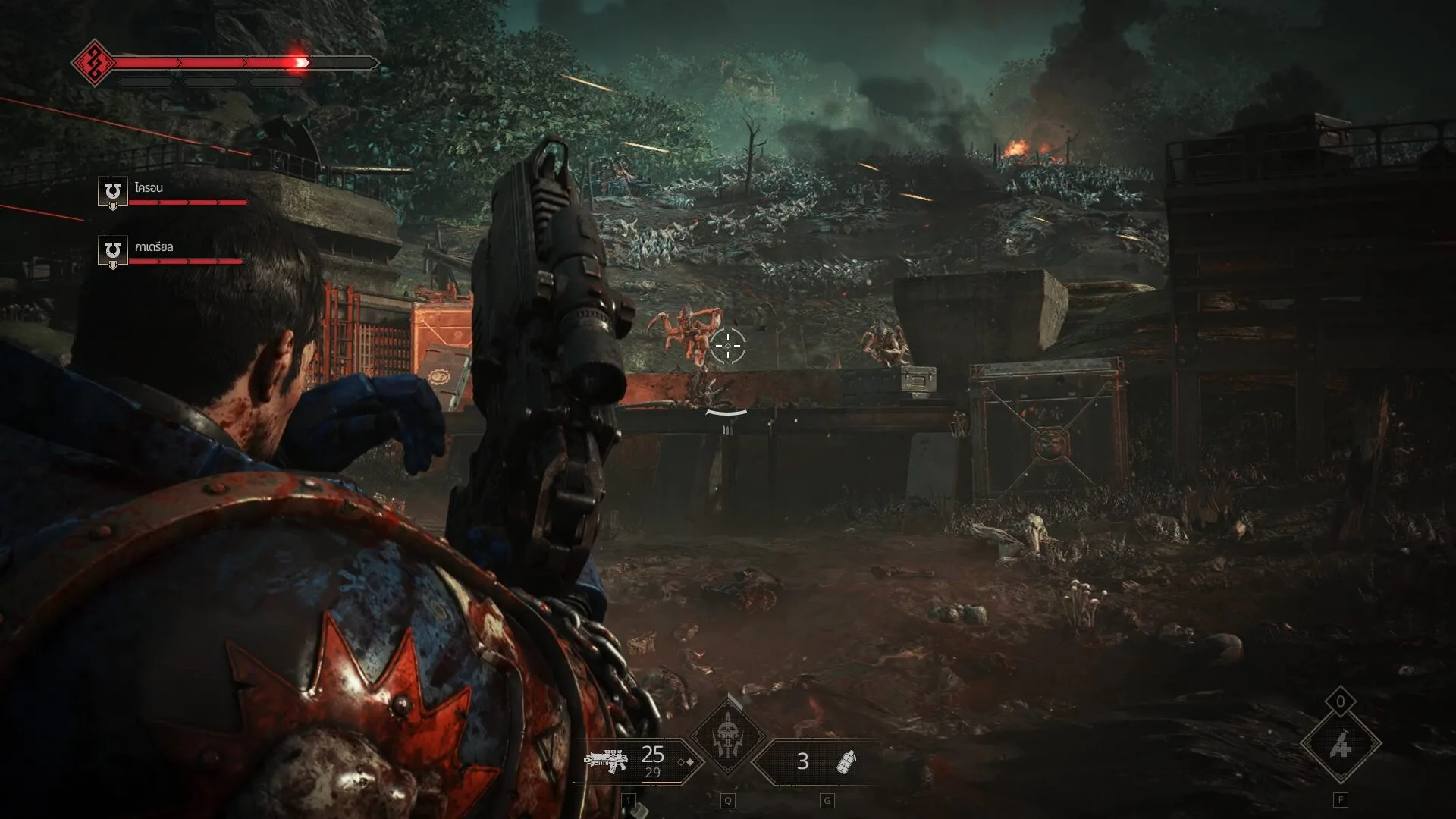
Task: Click squadmate กาเดรียล's portrait icon
Action: point(112,251)
